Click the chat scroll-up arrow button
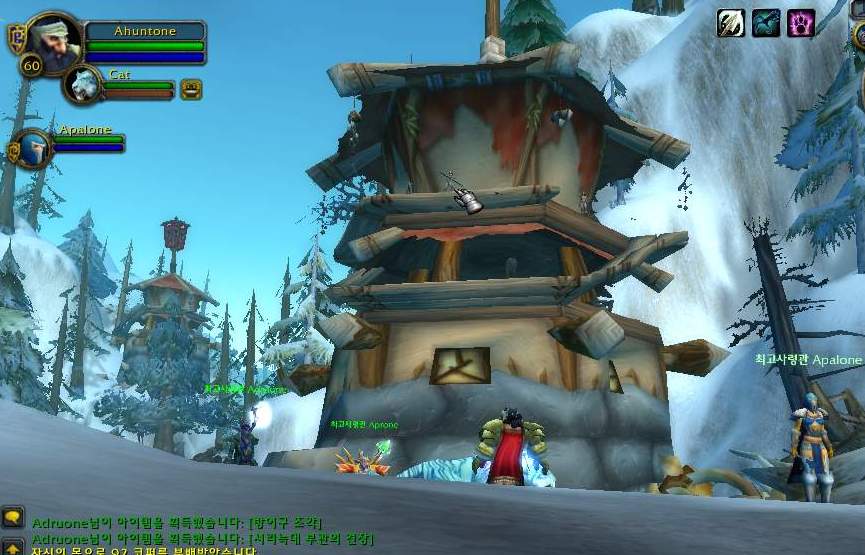The height and width of the screenshot is (555, 865). point(12,546)
